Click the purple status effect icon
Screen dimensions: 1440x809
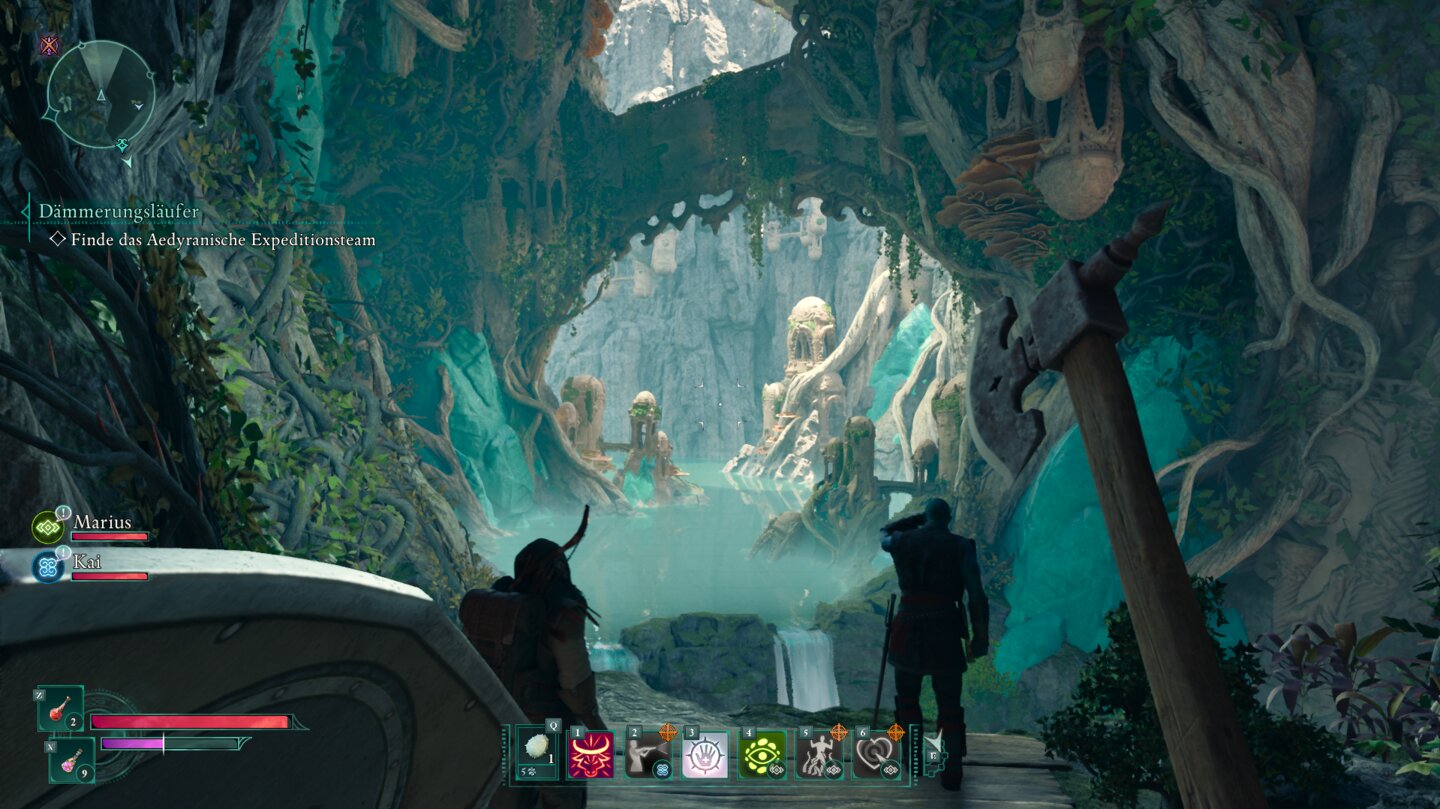point(48,44)
